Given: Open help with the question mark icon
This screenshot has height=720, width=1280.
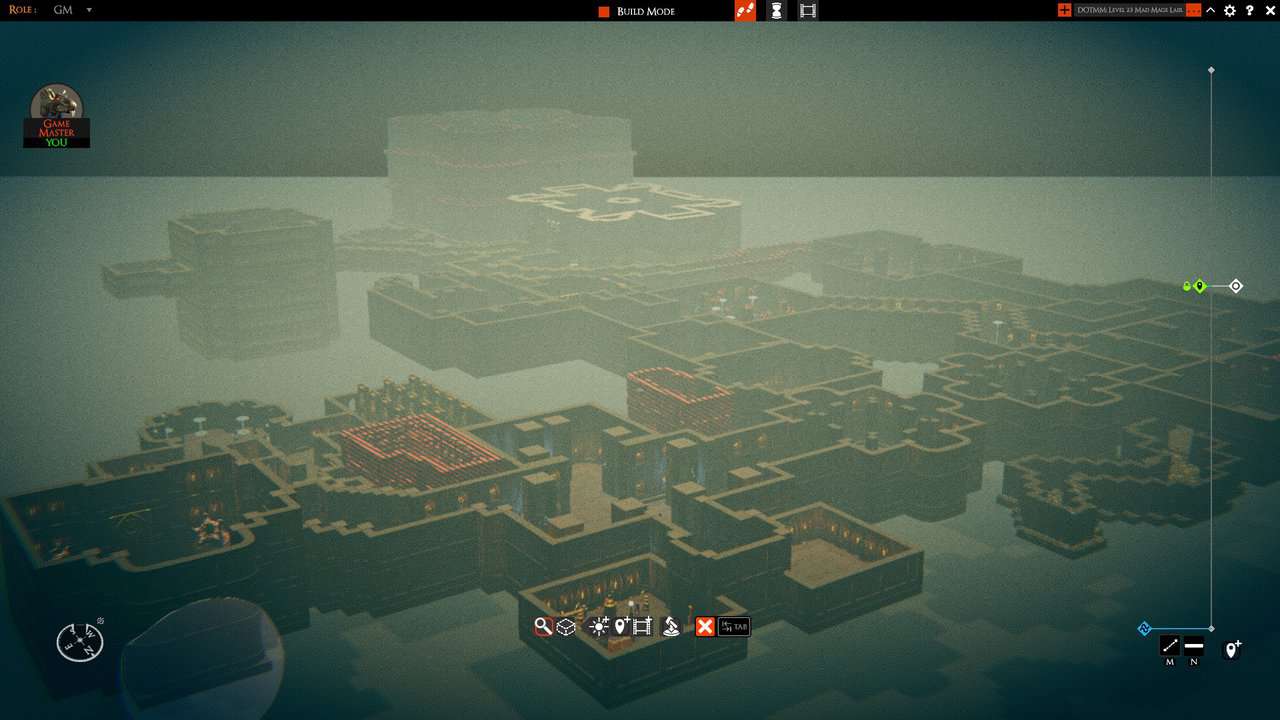Looking at the screenshot, I should (x=1249, y=10).
